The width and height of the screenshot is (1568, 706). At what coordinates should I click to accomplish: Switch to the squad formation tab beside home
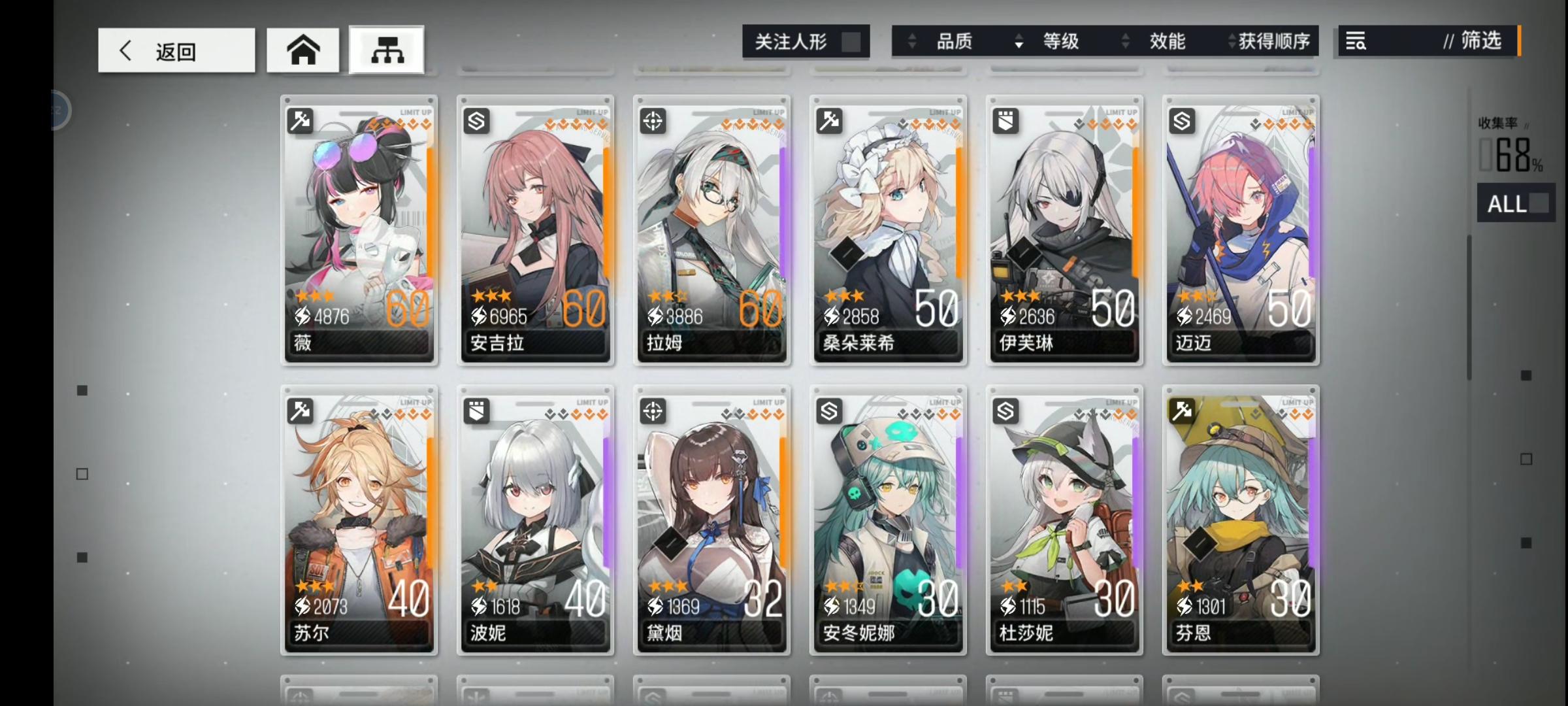click(385, 49)
